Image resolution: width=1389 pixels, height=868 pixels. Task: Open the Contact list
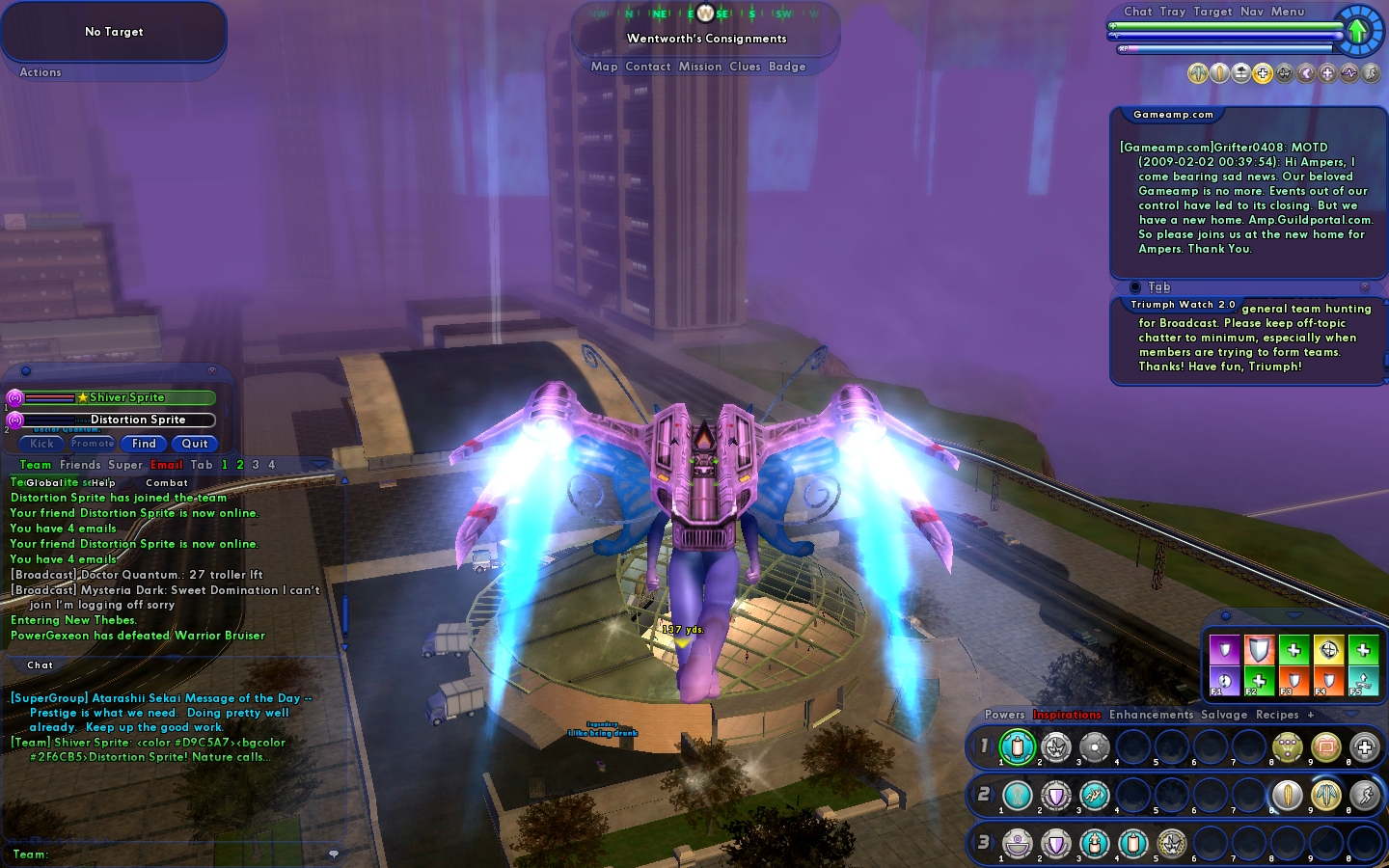tap(647, 67)
